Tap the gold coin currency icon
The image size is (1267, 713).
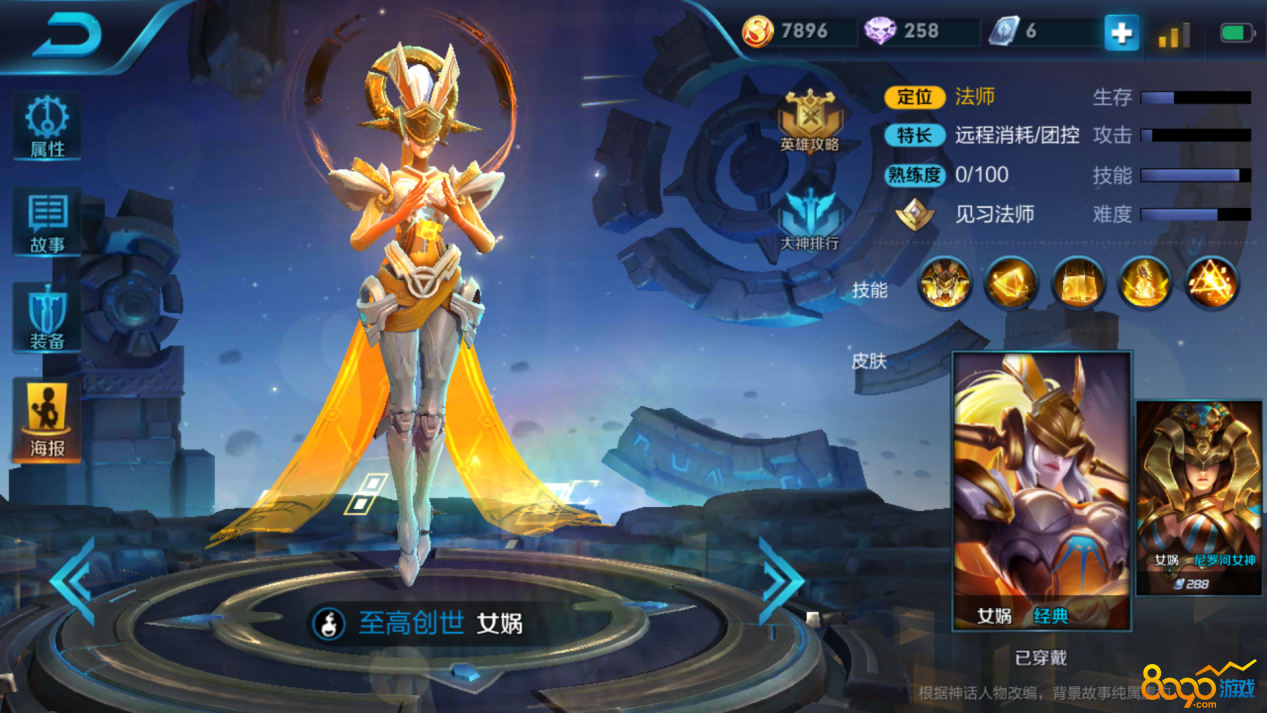758,32
